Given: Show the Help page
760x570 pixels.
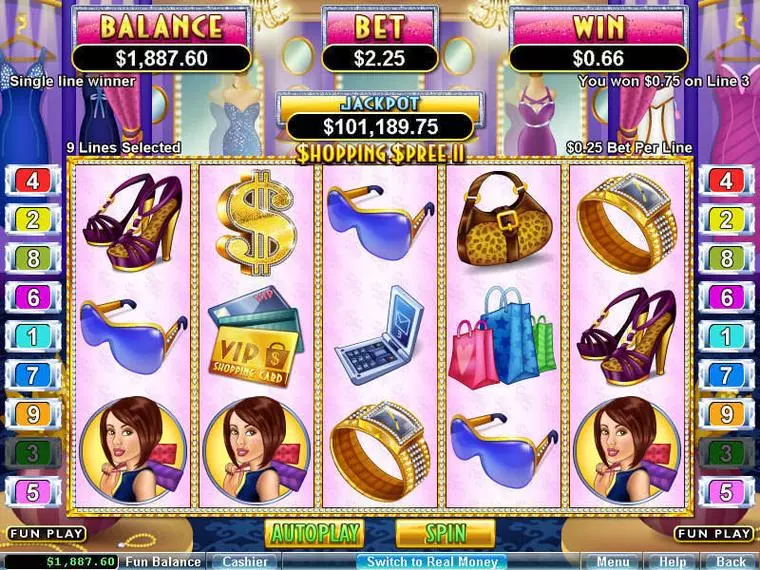Looking at the screenshot, I should 673,562.
